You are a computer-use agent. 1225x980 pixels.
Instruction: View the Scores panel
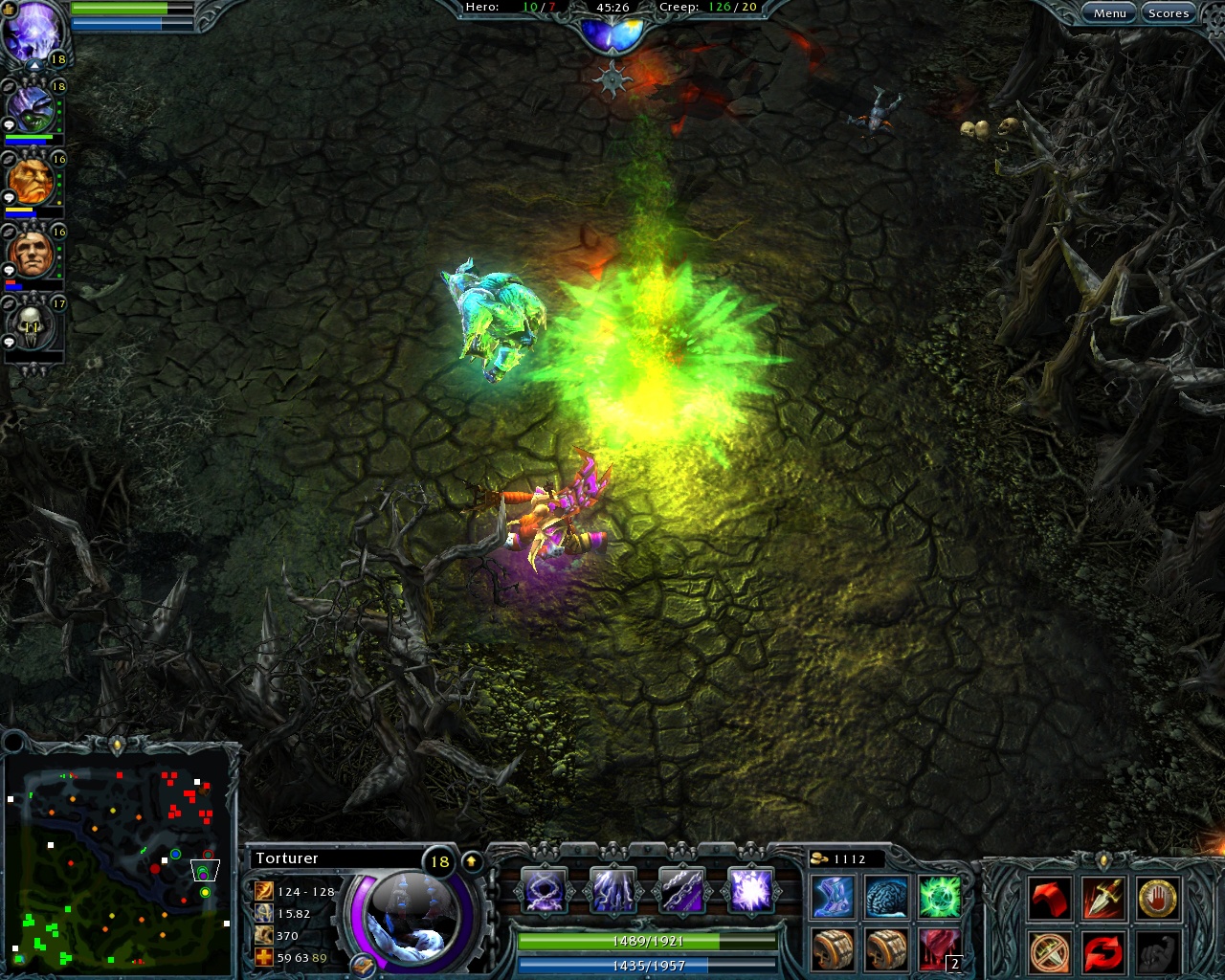[x=1169, y=12]
